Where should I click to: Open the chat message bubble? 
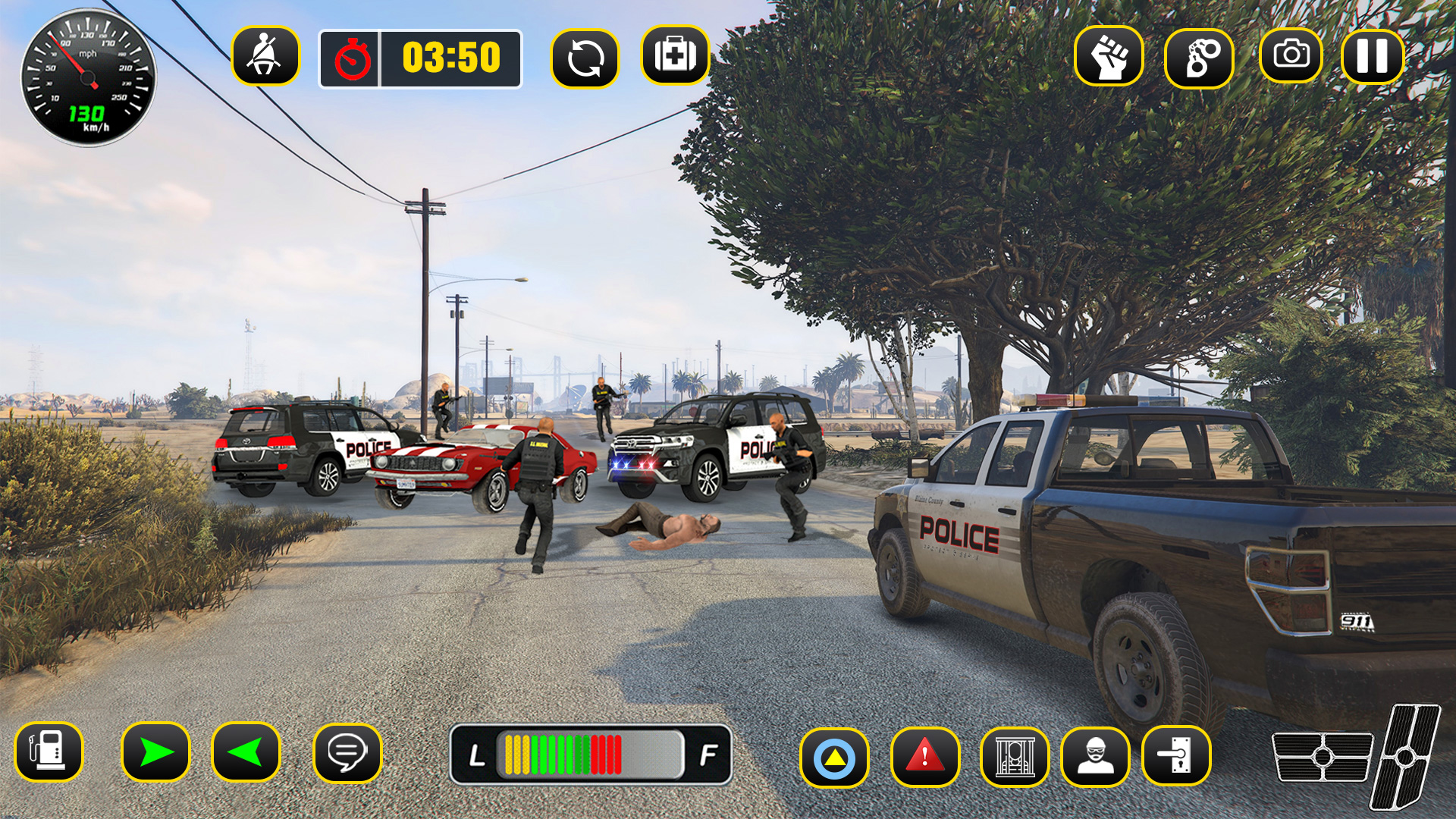click(x=348, y=753)
